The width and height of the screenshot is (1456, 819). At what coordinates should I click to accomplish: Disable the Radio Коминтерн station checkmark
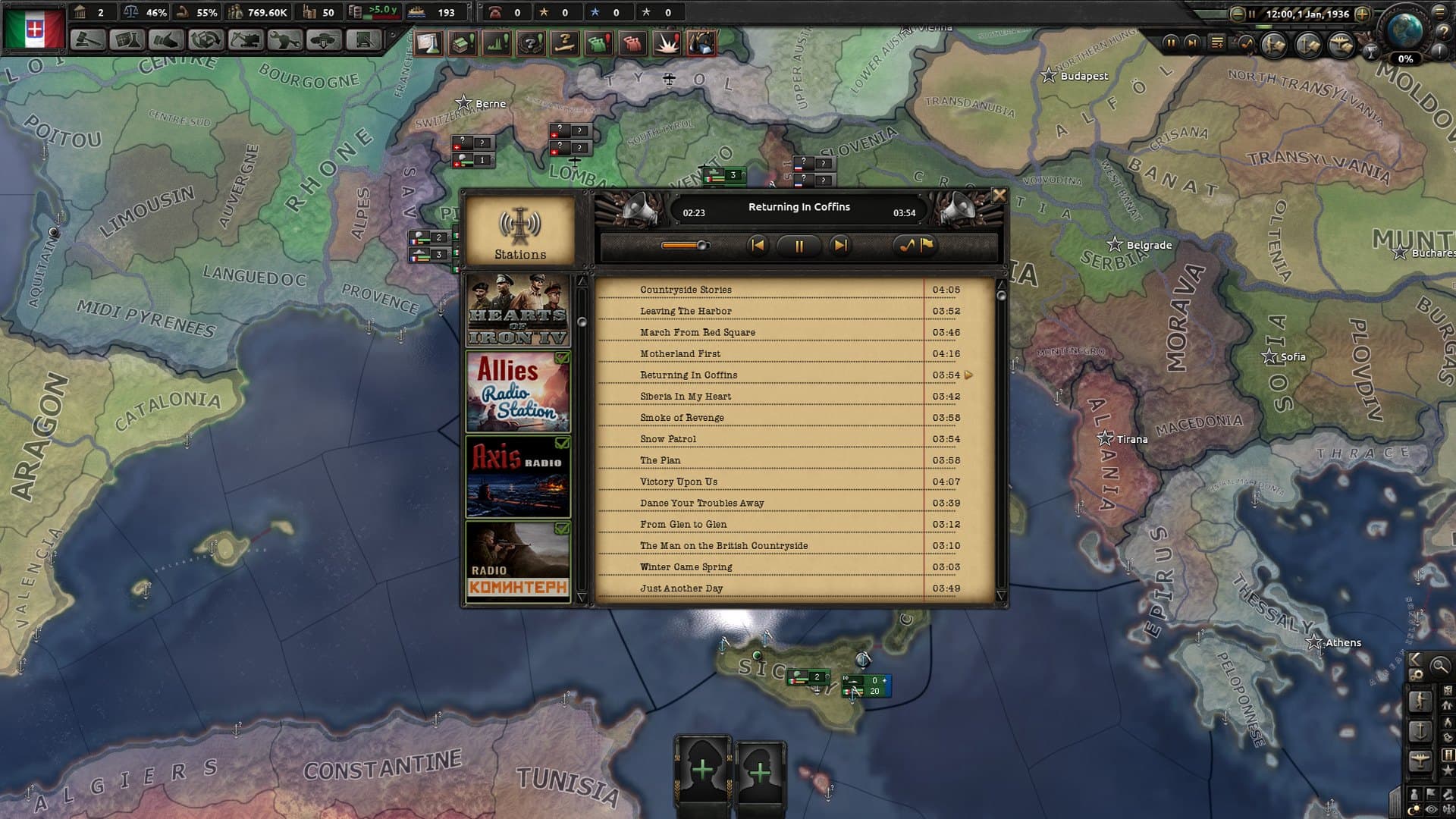pyautogui.click(x=562, y=529)
